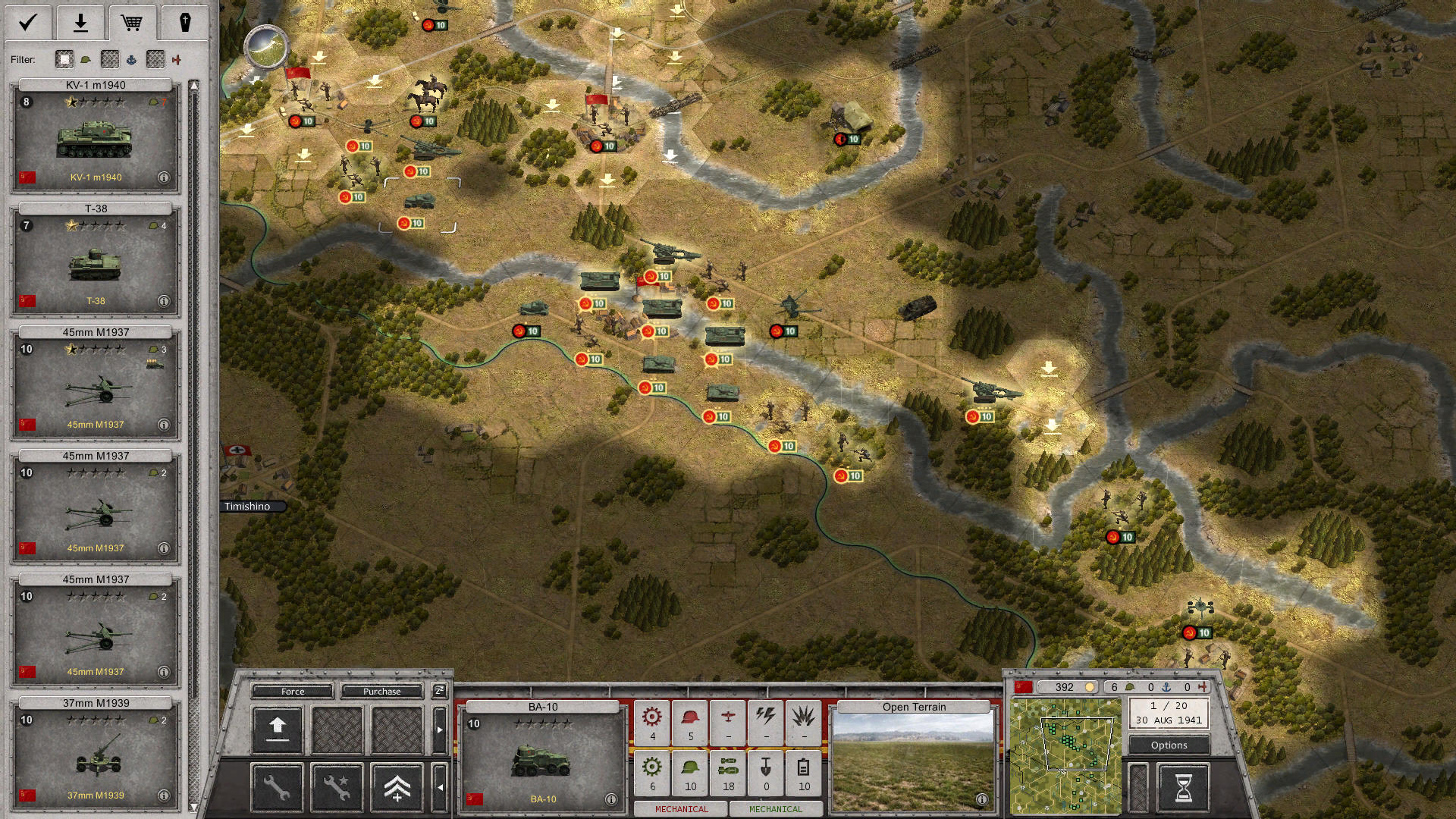Toggle the blue anchor naval units filter

(x=133, y=60)
